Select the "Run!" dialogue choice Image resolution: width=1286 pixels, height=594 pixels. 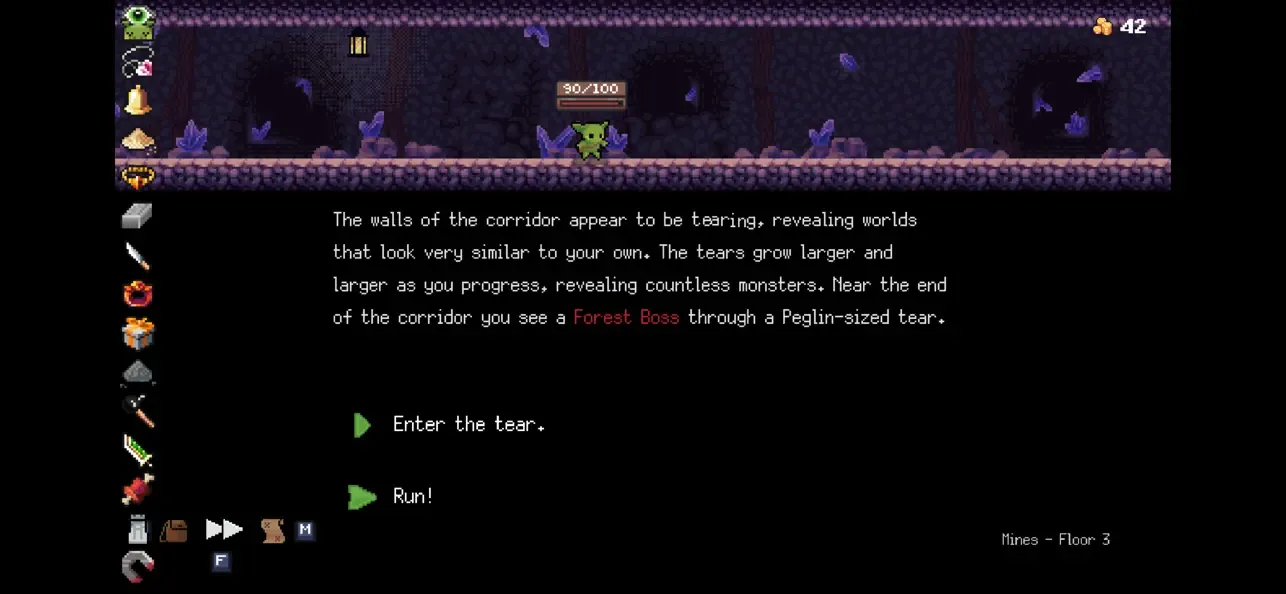click(412, 496)
